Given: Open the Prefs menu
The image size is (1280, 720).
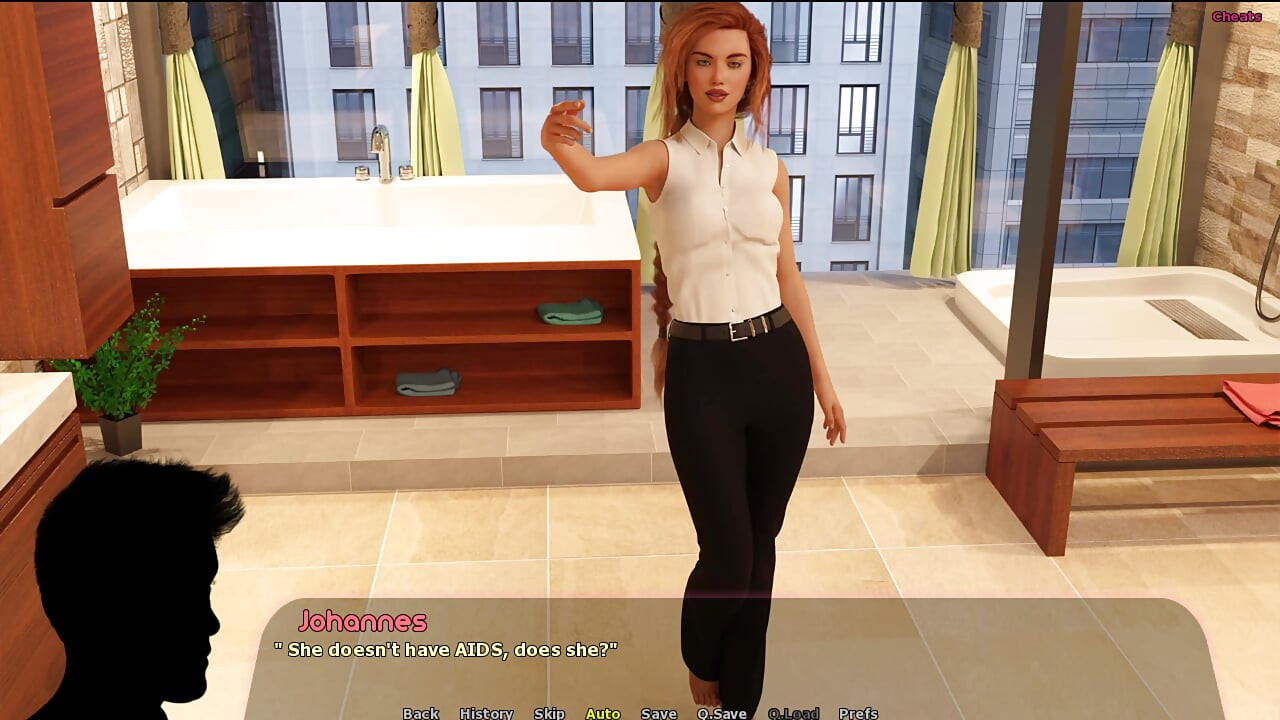Looking at the screenshot, I should click(858, 713).
